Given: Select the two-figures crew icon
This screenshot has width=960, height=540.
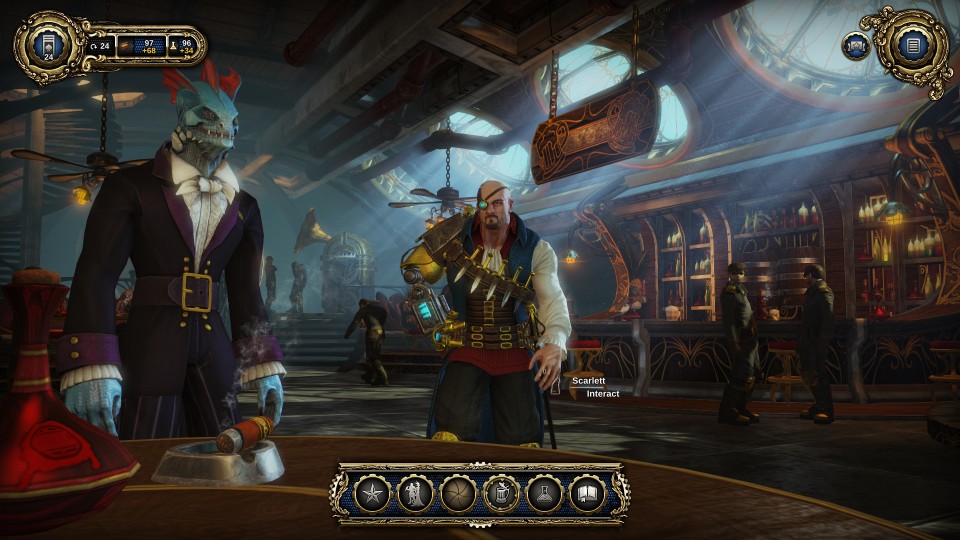Looking at the screenshot, I should [415, 493].
